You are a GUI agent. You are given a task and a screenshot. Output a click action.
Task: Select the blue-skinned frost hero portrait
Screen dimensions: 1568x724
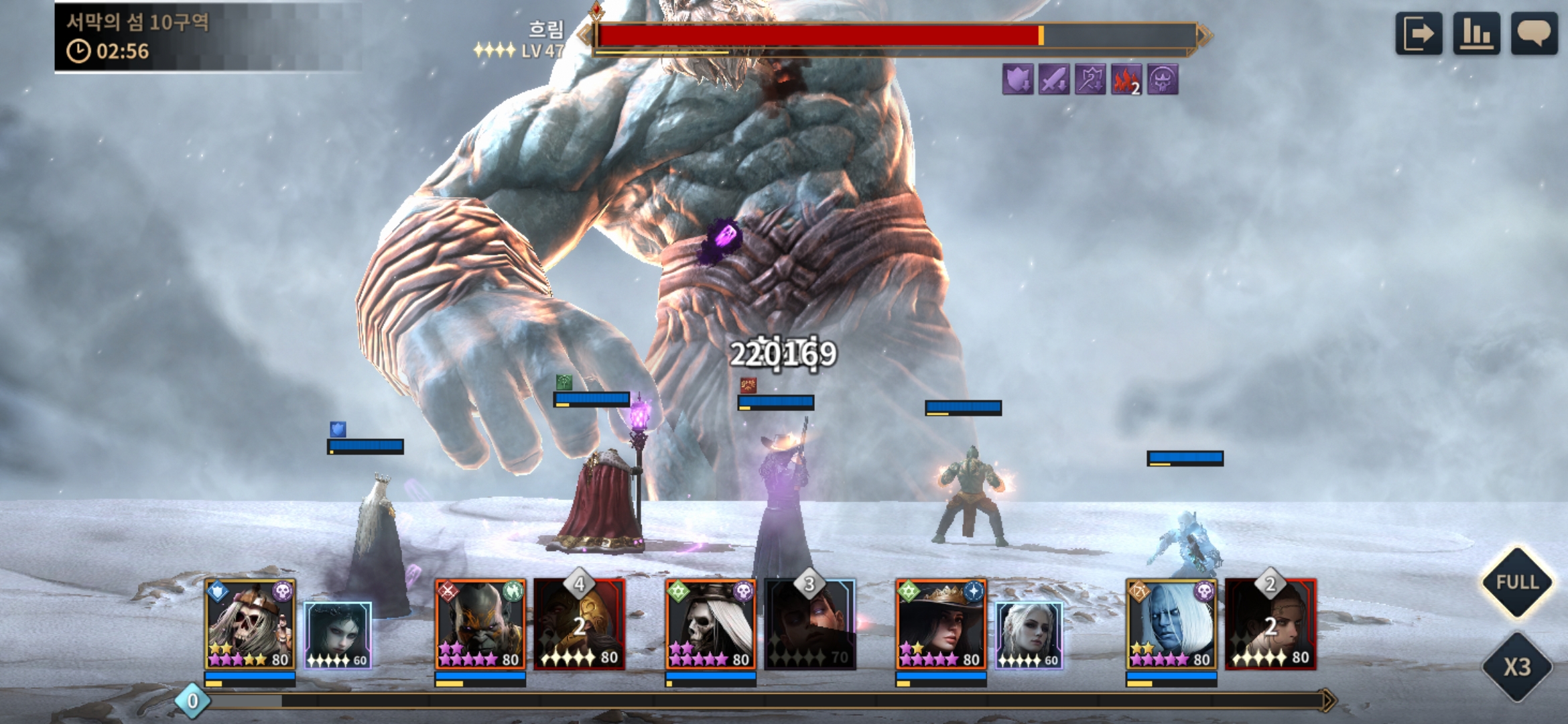[x=1171, y=625]
